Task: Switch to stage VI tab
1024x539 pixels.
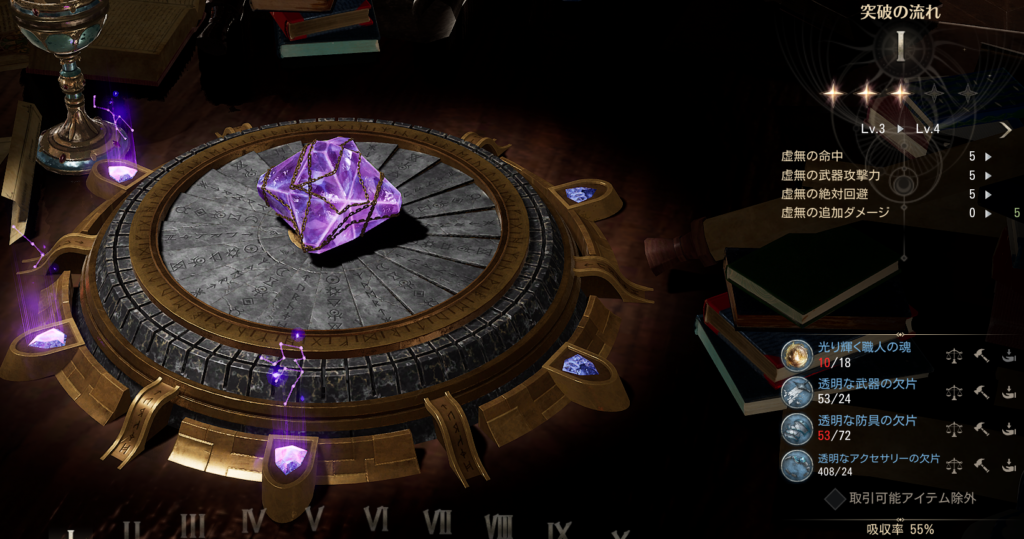Action: click(376, 520)
